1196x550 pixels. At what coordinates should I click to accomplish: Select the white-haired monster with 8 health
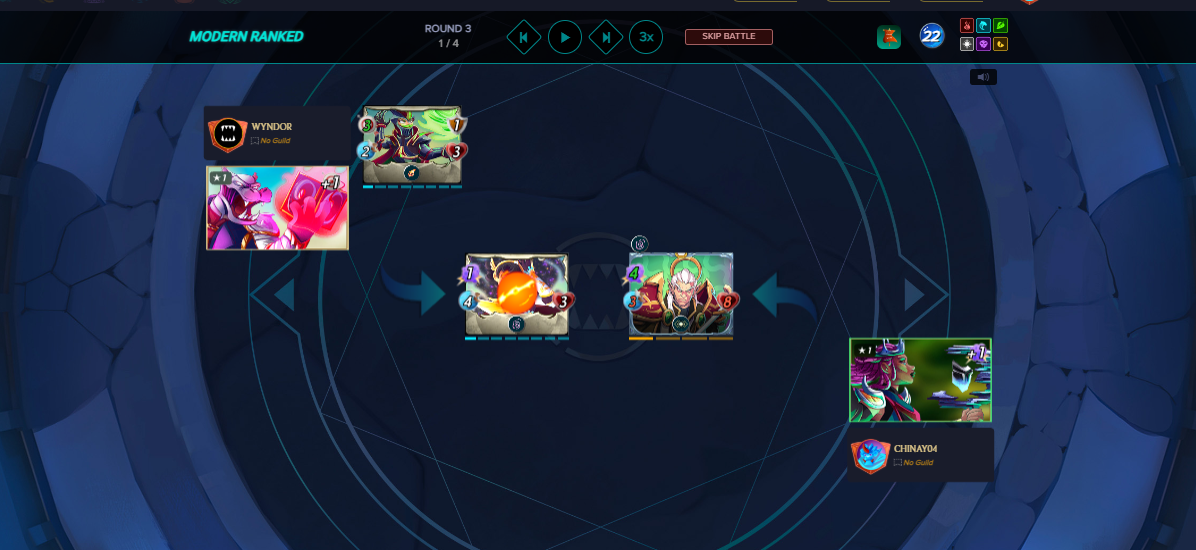tap(681, 293)
